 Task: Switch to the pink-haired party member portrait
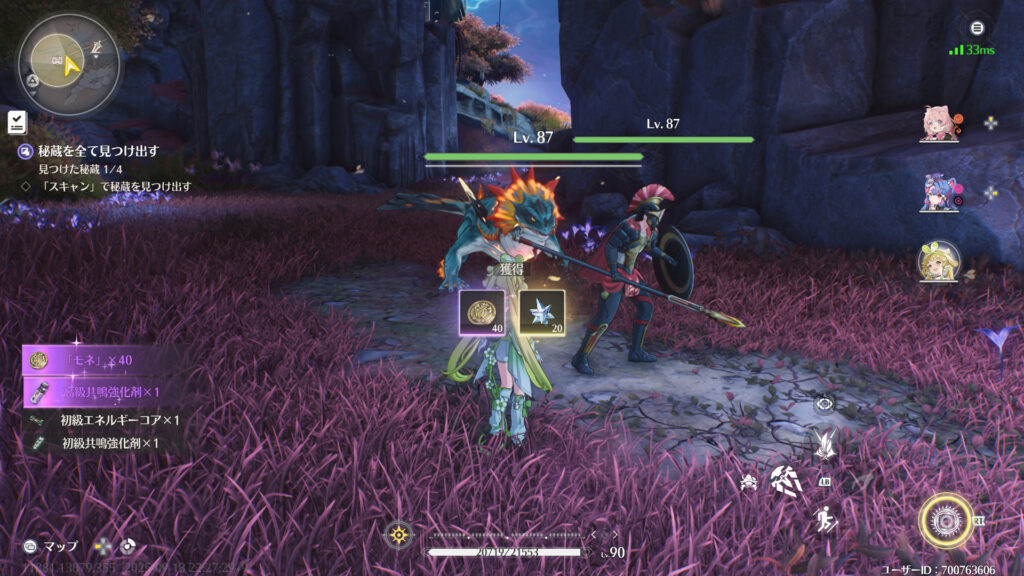[938, 124]
